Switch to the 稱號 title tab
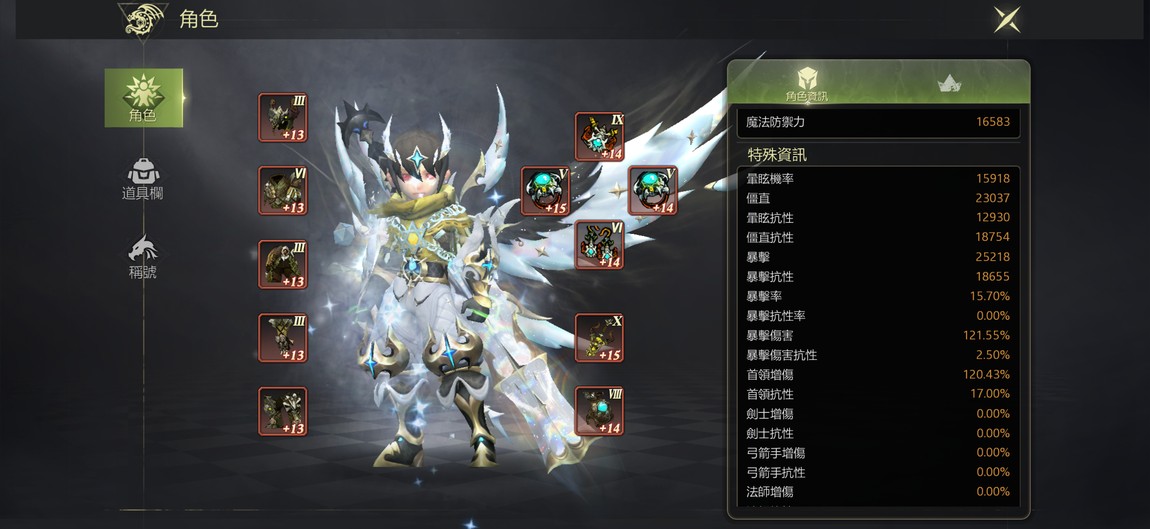 [x=143, y=258]
